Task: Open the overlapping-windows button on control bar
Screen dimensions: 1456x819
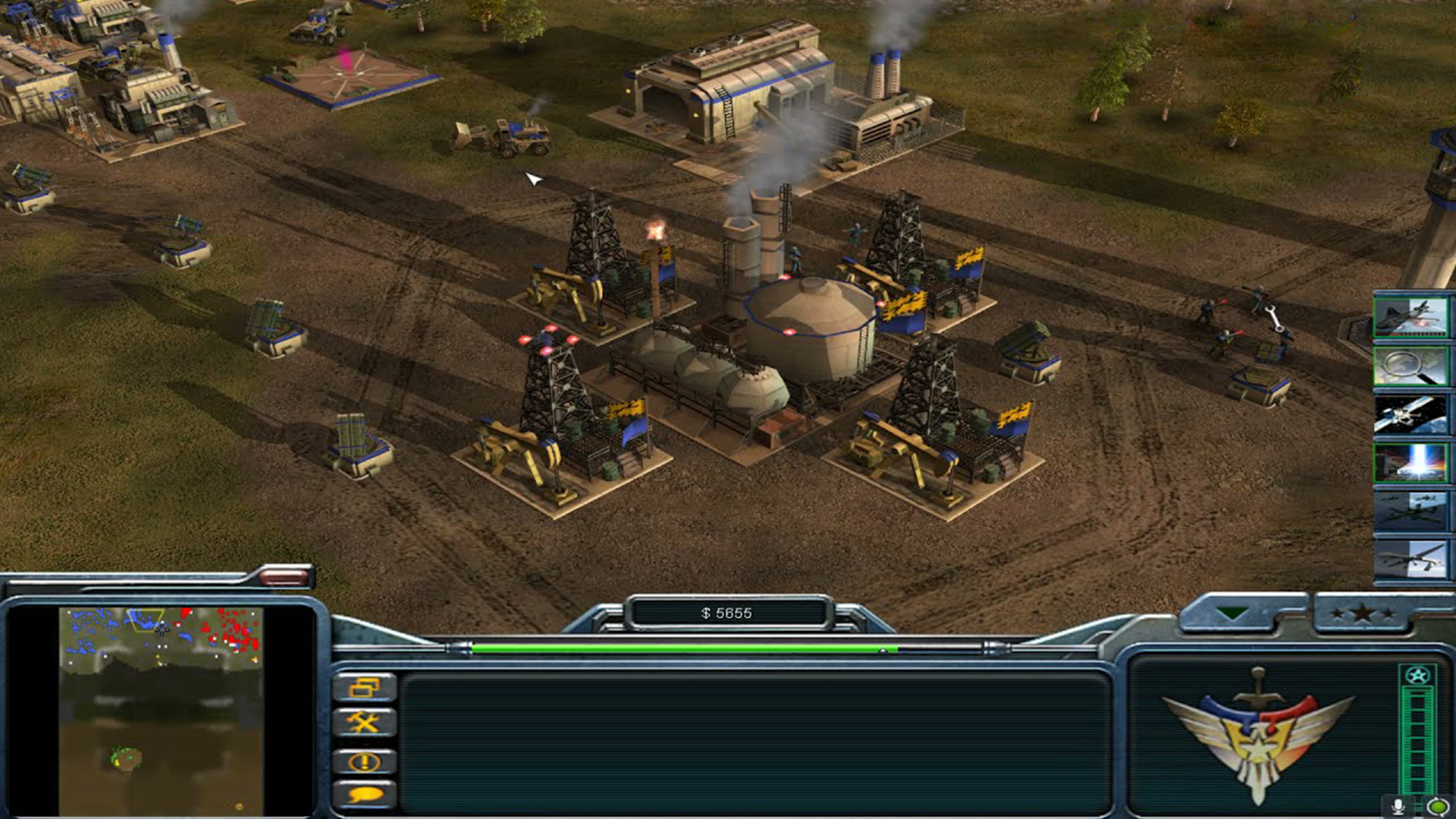Action: [x=365, y=687]
